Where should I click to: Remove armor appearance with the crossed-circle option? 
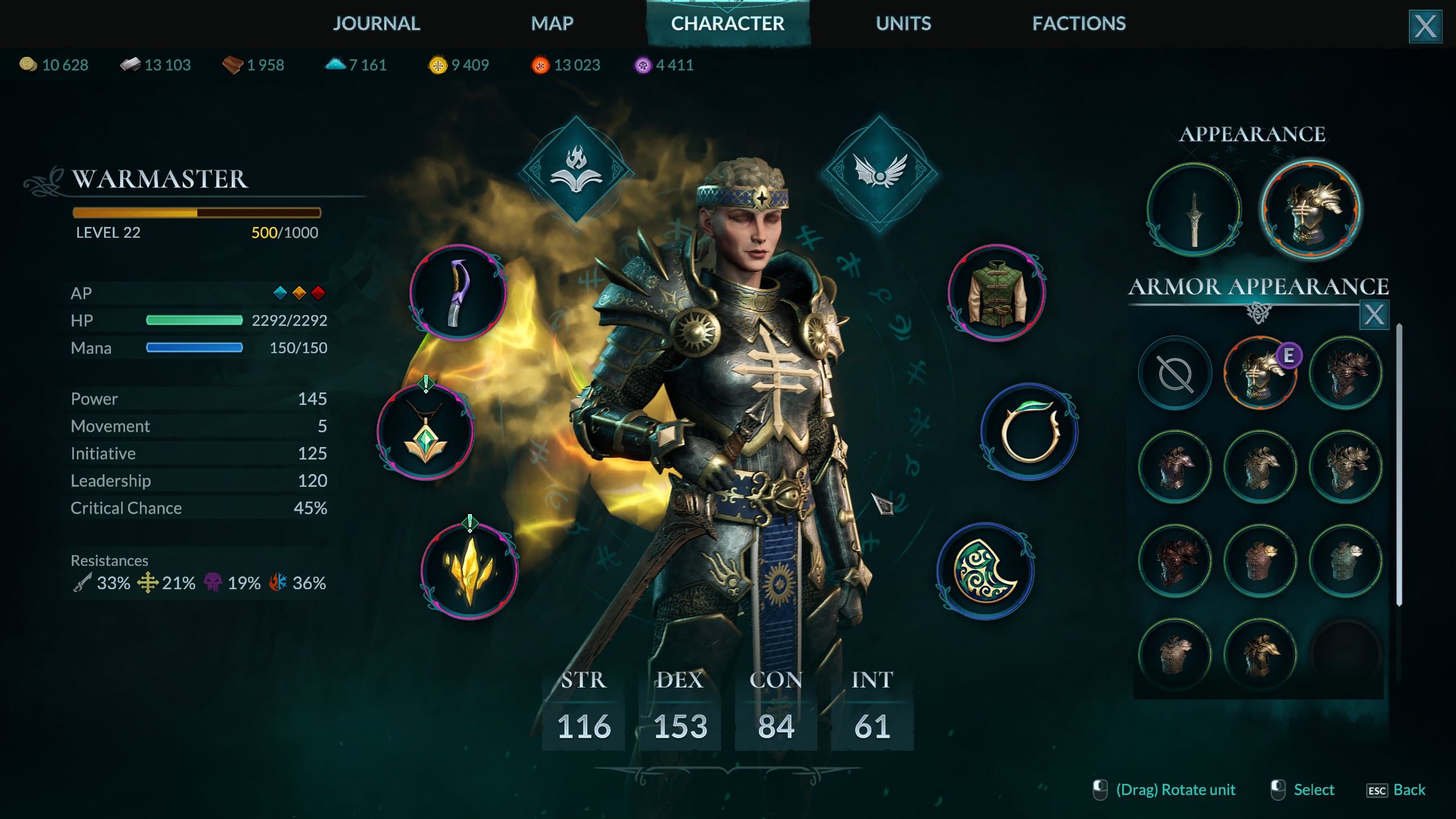1174,373
